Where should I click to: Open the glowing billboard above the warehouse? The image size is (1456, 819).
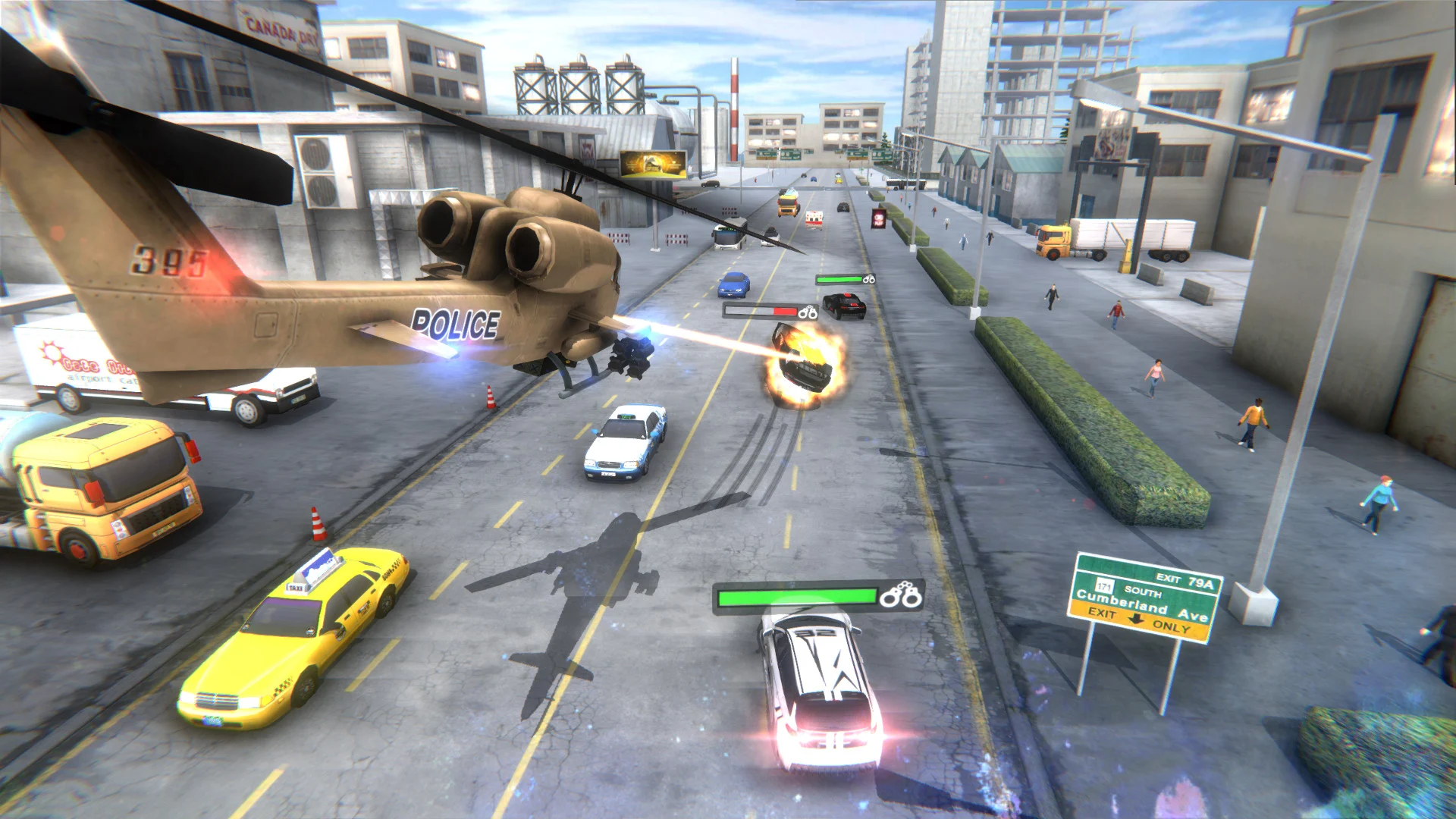coord(654,163)
